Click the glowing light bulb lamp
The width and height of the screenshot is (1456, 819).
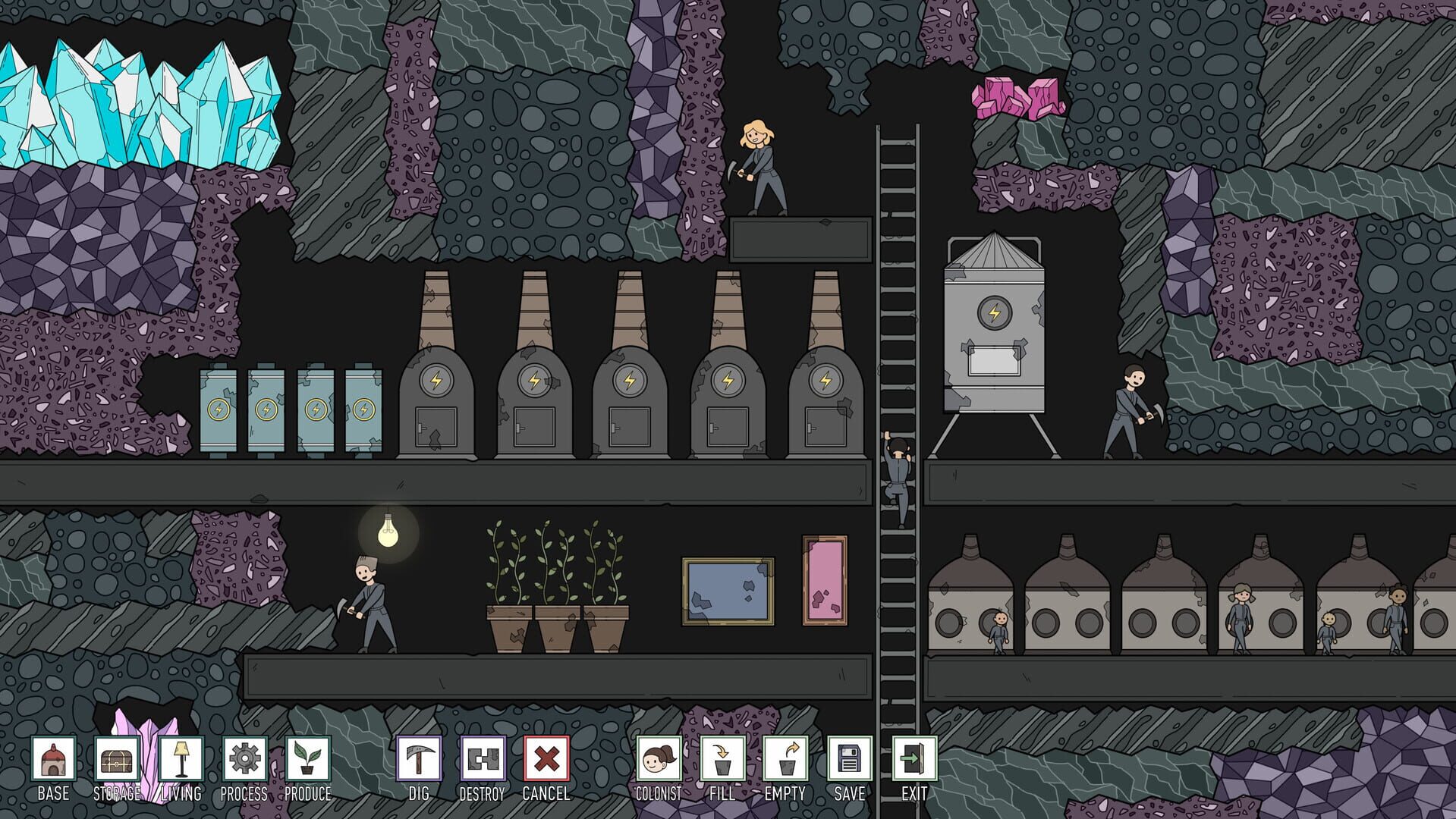pos(389,534)
